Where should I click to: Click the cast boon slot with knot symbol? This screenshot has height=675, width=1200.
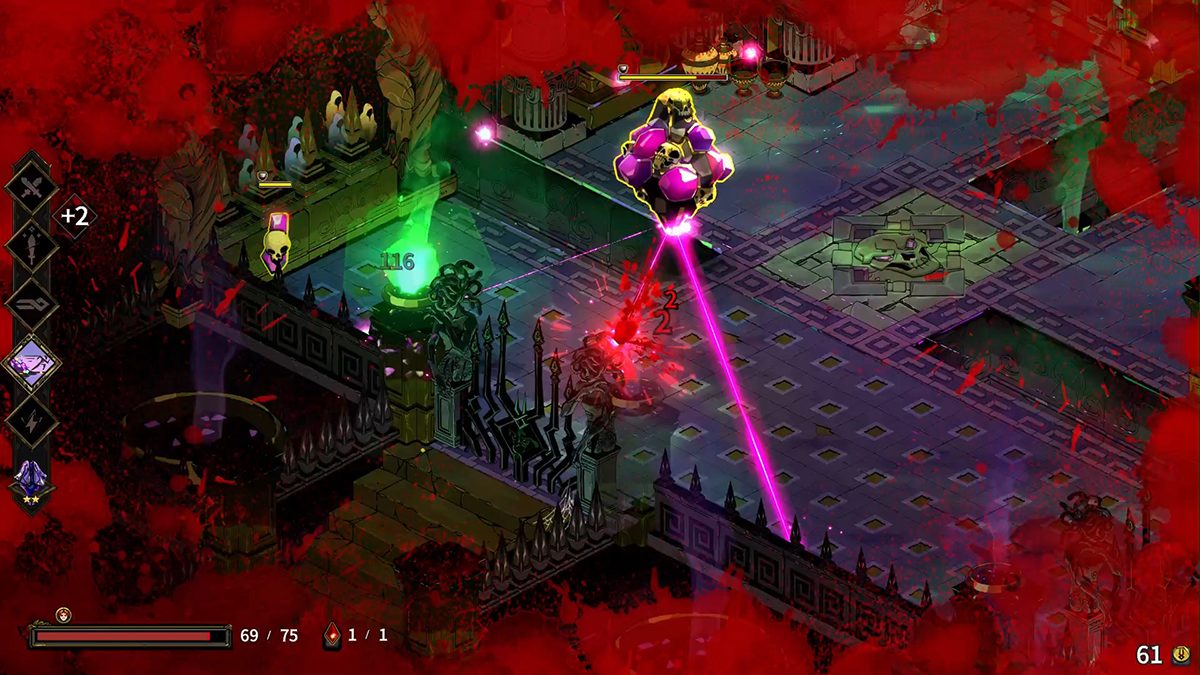point(31,304)
